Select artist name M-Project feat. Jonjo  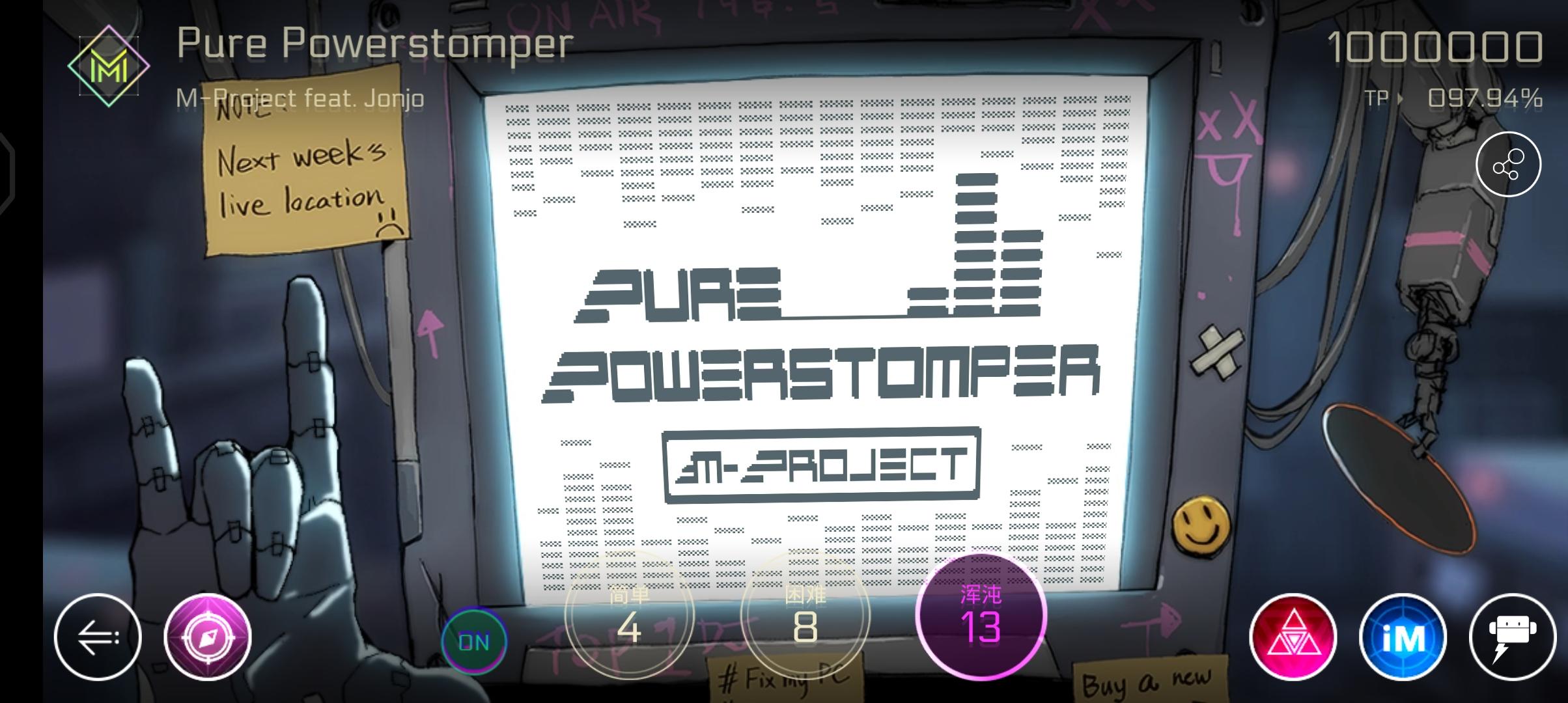coord(300,98)
